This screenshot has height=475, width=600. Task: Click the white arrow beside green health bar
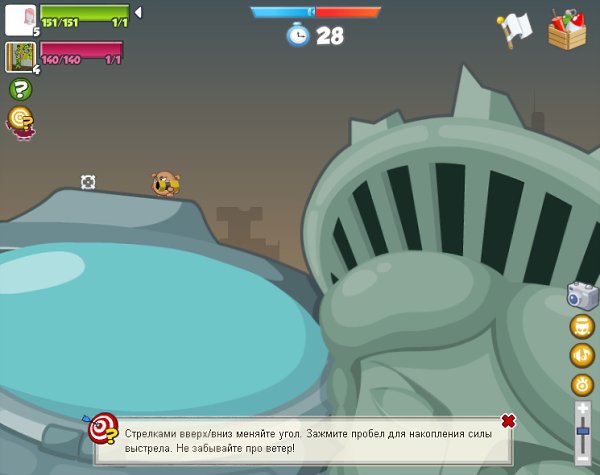[138, 12]
